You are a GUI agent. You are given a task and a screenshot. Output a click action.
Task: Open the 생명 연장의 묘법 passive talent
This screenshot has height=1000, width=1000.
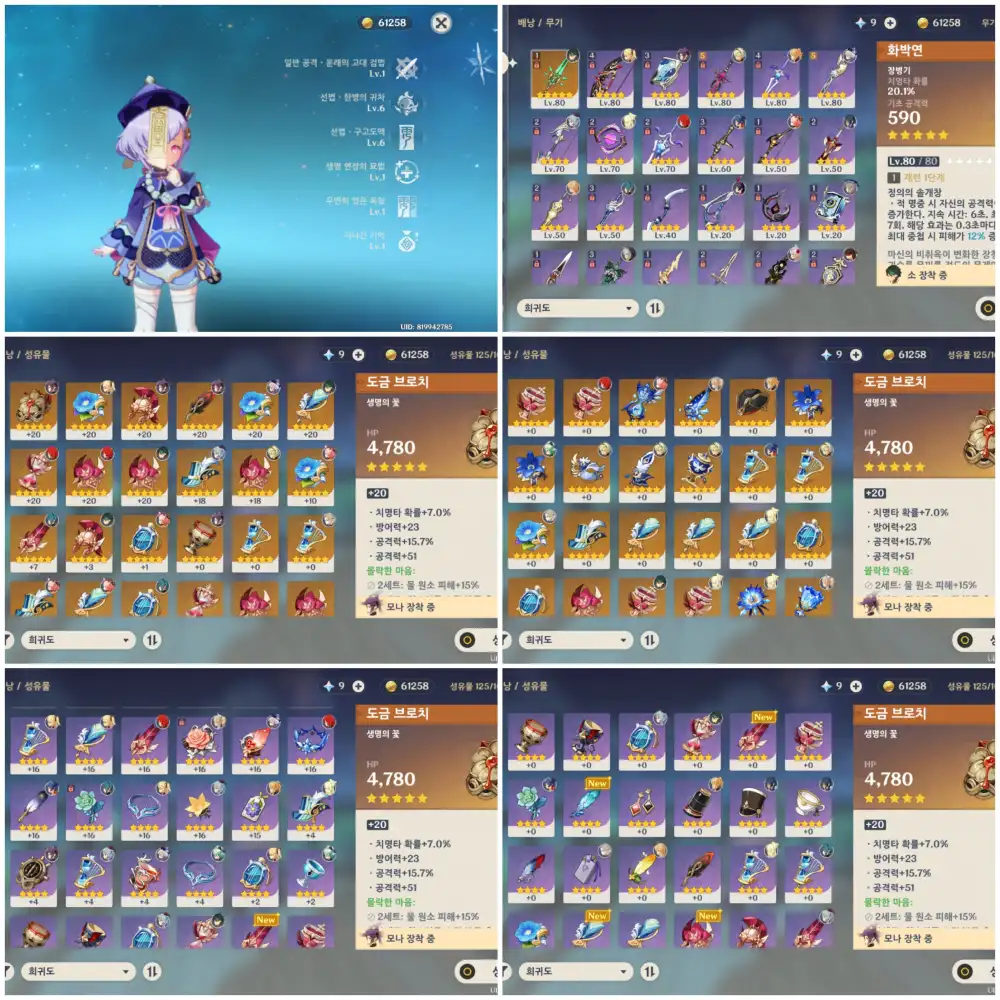(406, 171)
